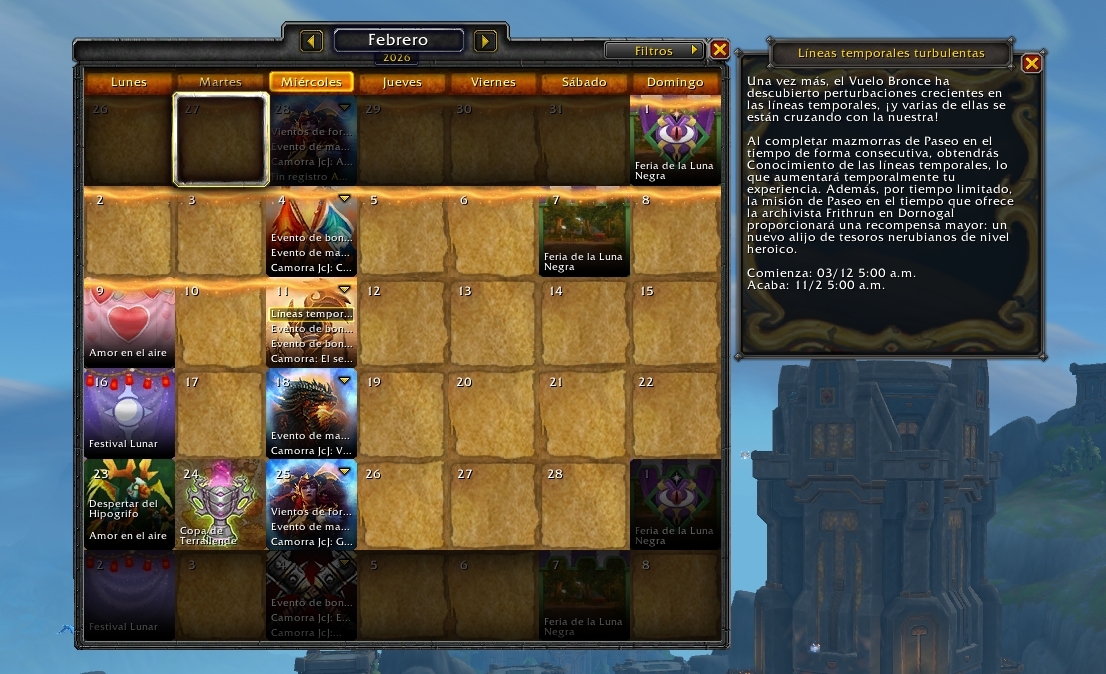Screen dimensions: 1106x674
Task: Select Copa de Terrallende on day 24
Action: tap(220, 505)
